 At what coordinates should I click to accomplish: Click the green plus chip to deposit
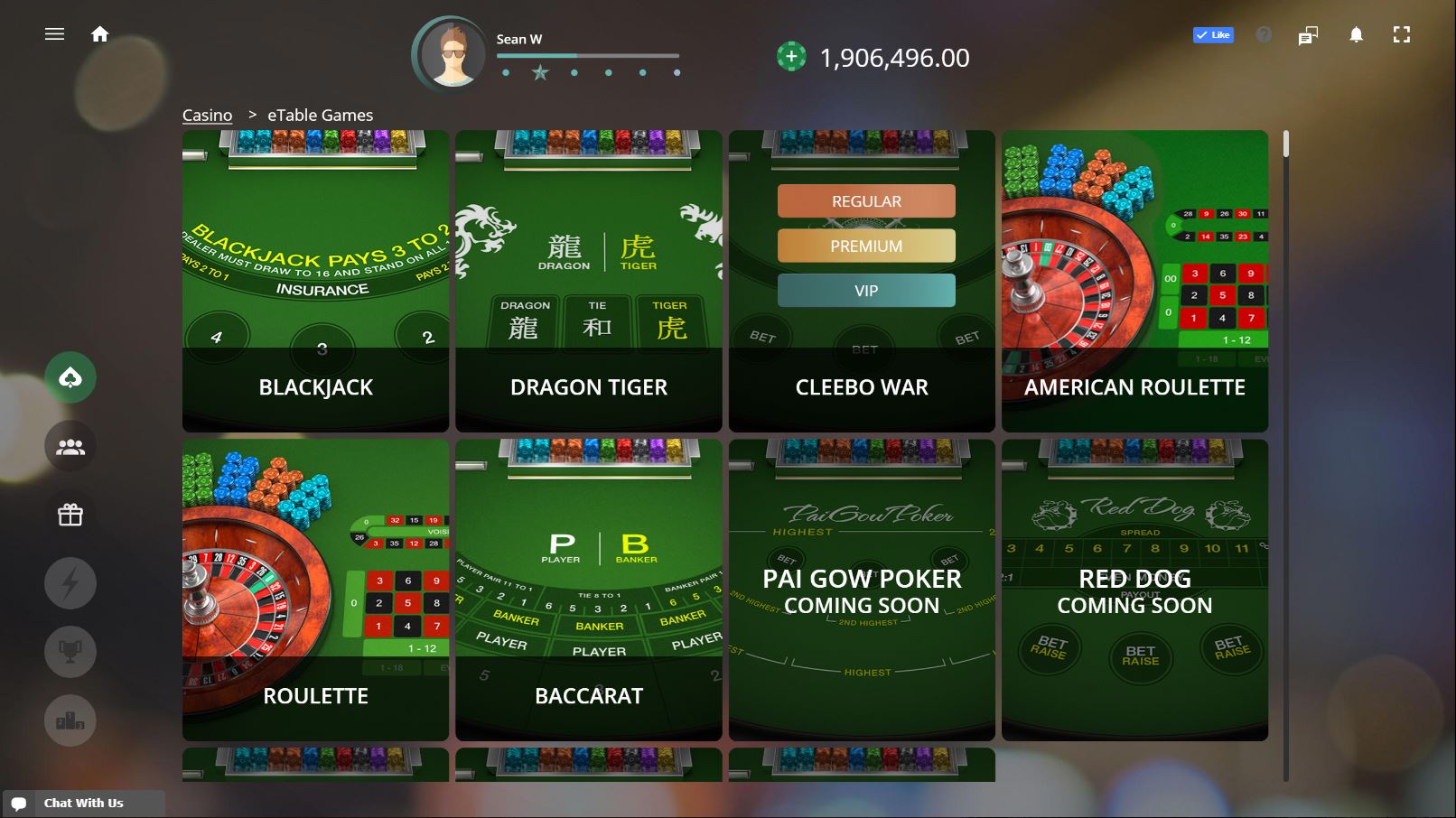click(792, 57)
